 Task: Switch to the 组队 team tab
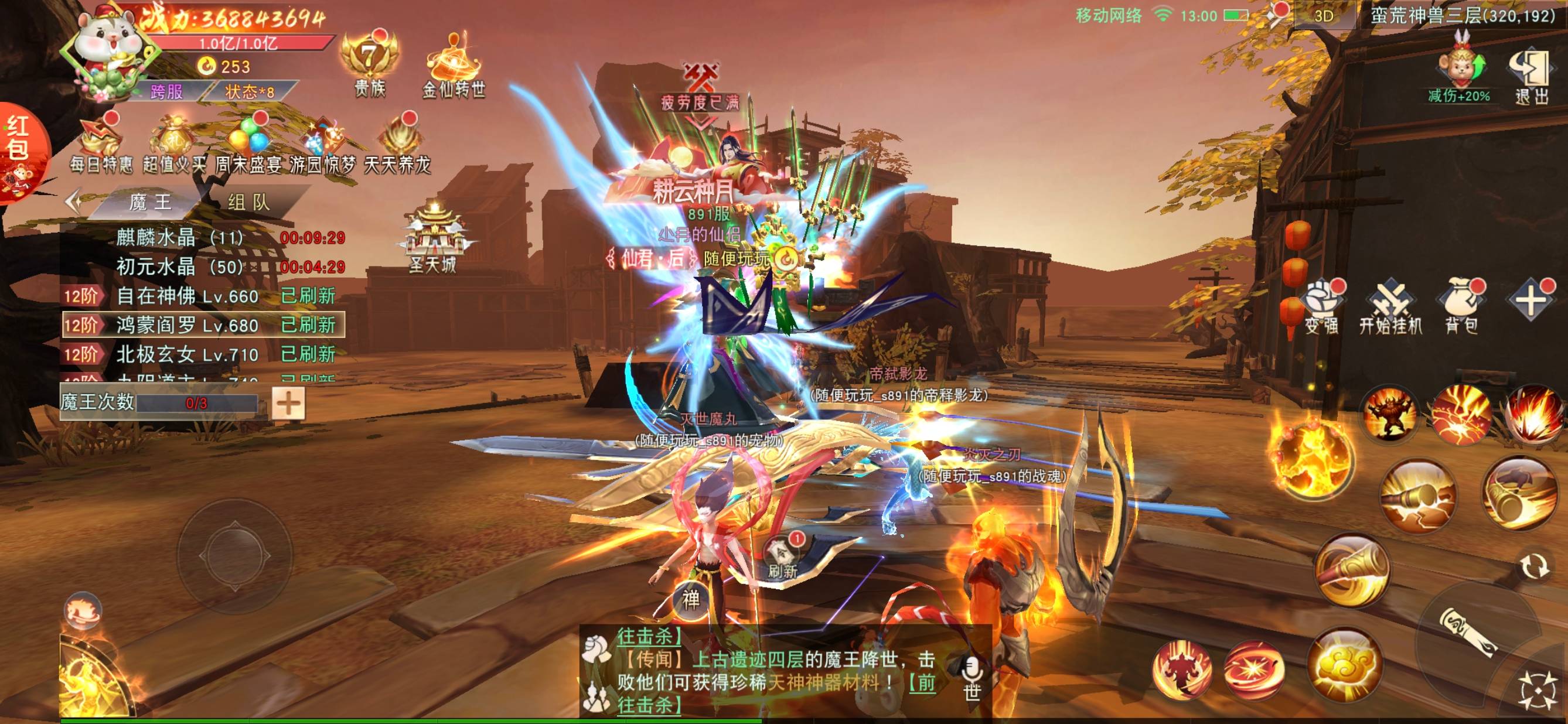[249, 203]
